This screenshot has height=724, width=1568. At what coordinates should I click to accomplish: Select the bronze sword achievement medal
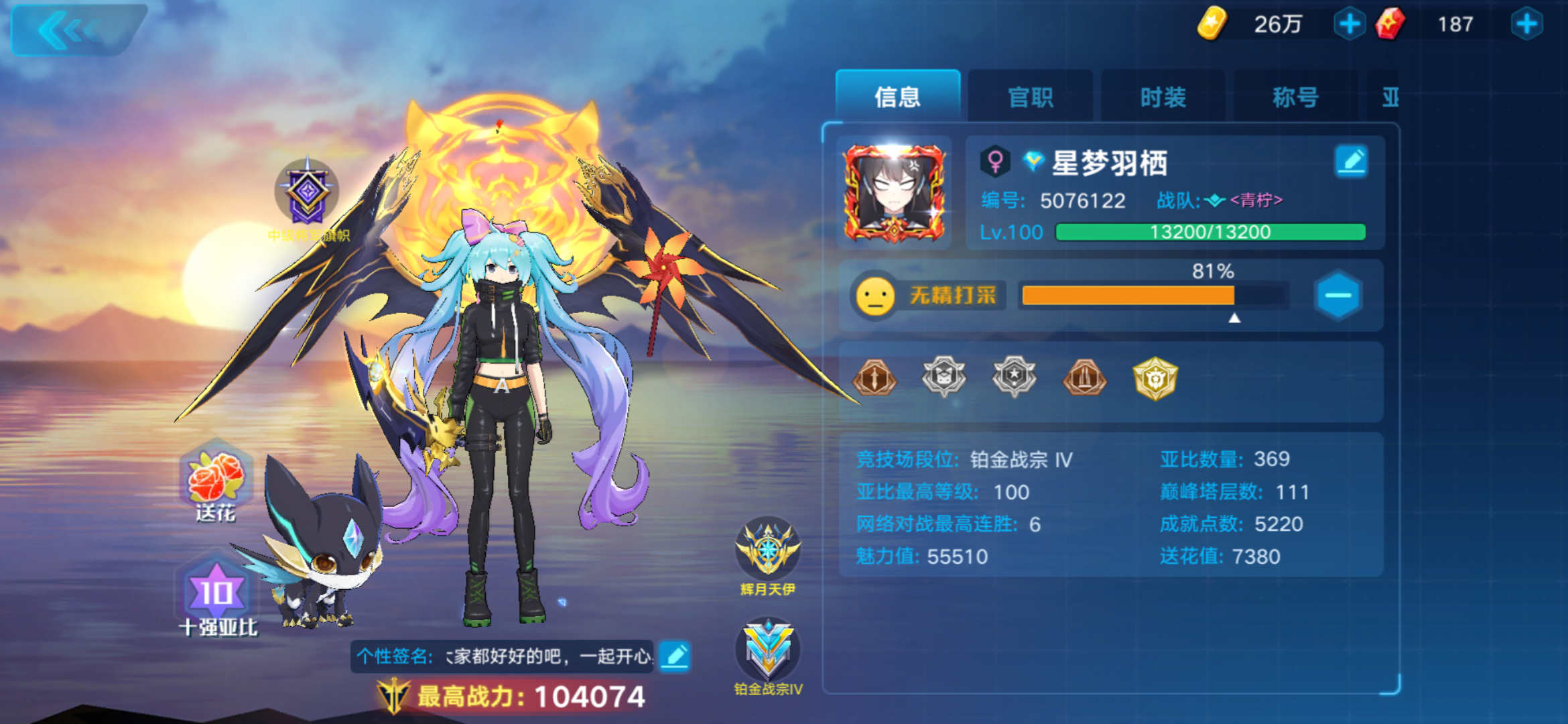[x=873, y=377]
